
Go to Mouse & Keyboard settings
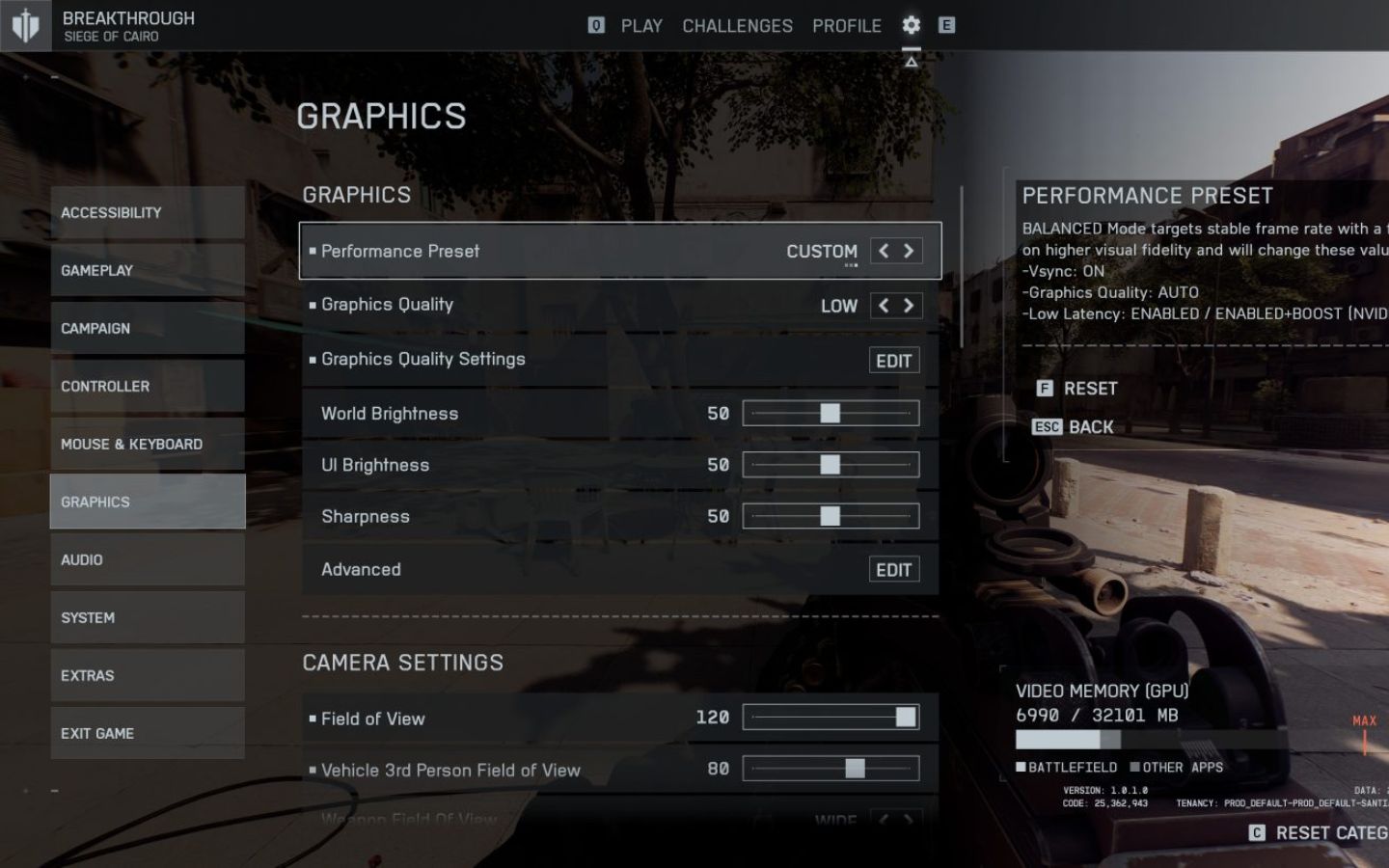pos(148,444)
